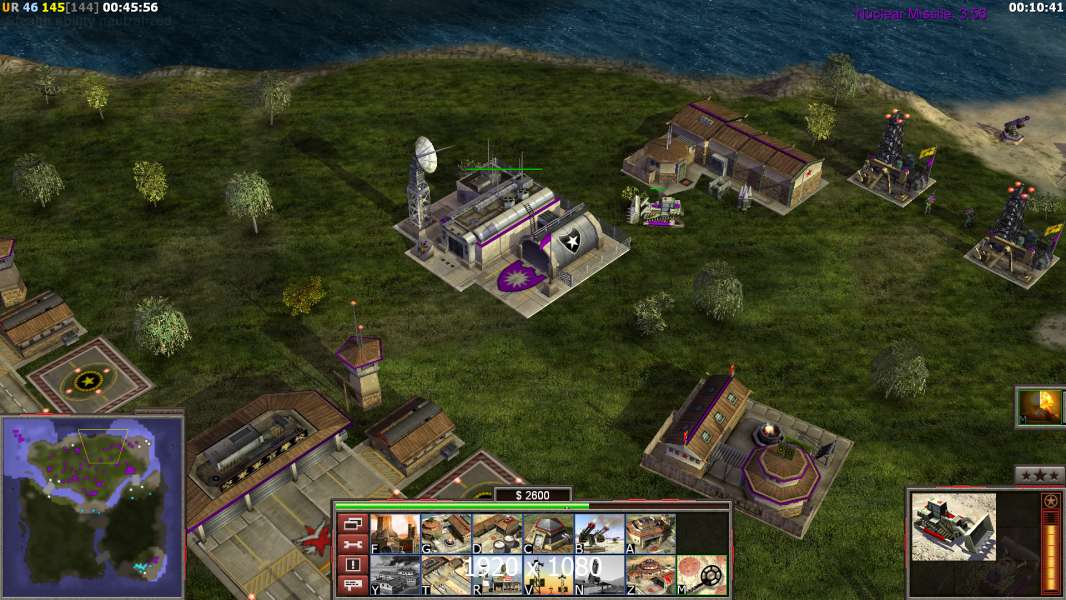Activate the explosion special power shortcut
The image size is (1066, 600).
(1040, 406)
